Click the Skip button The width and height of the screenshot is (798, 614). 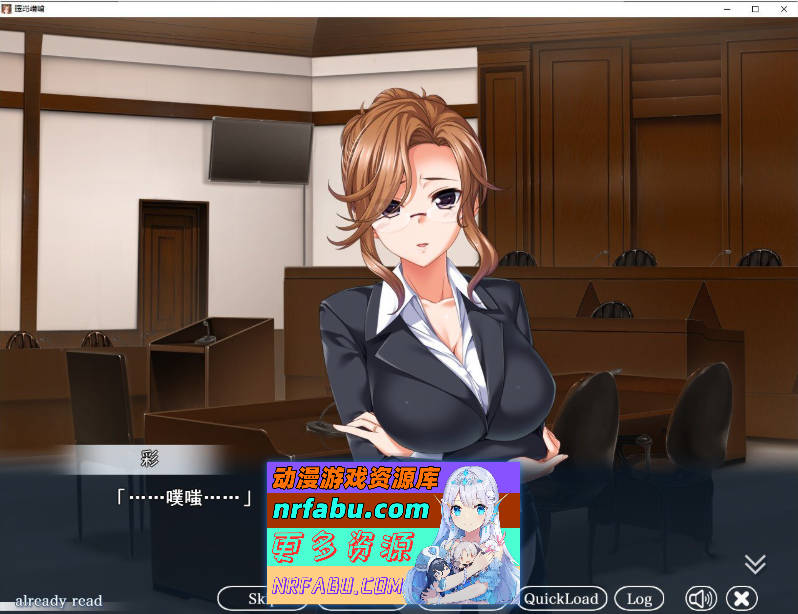(243, 599)
